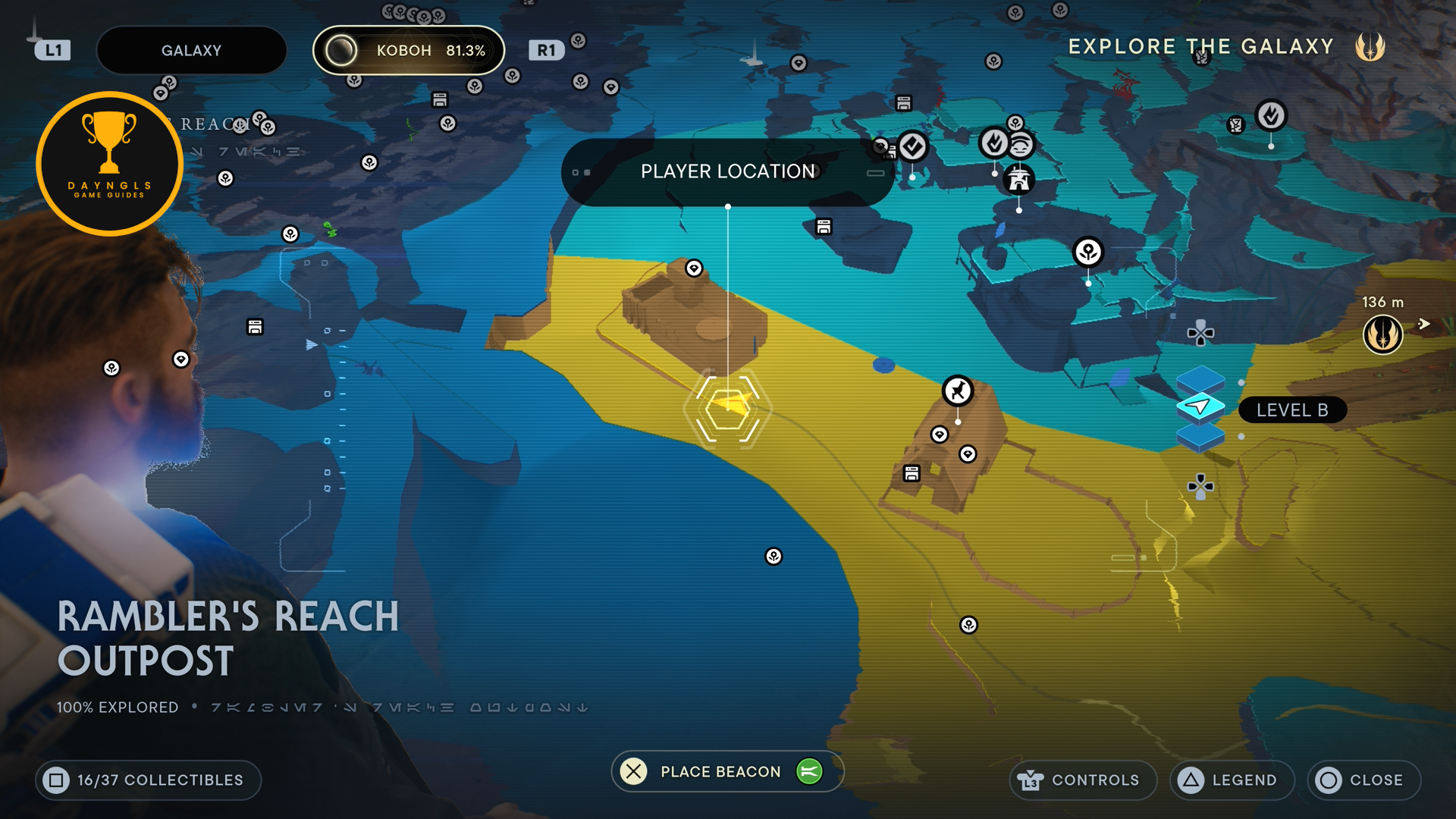This screenshot has height=819, width=1456.
Task: Switch to the Galaxy tab
Action: (191, 51)
